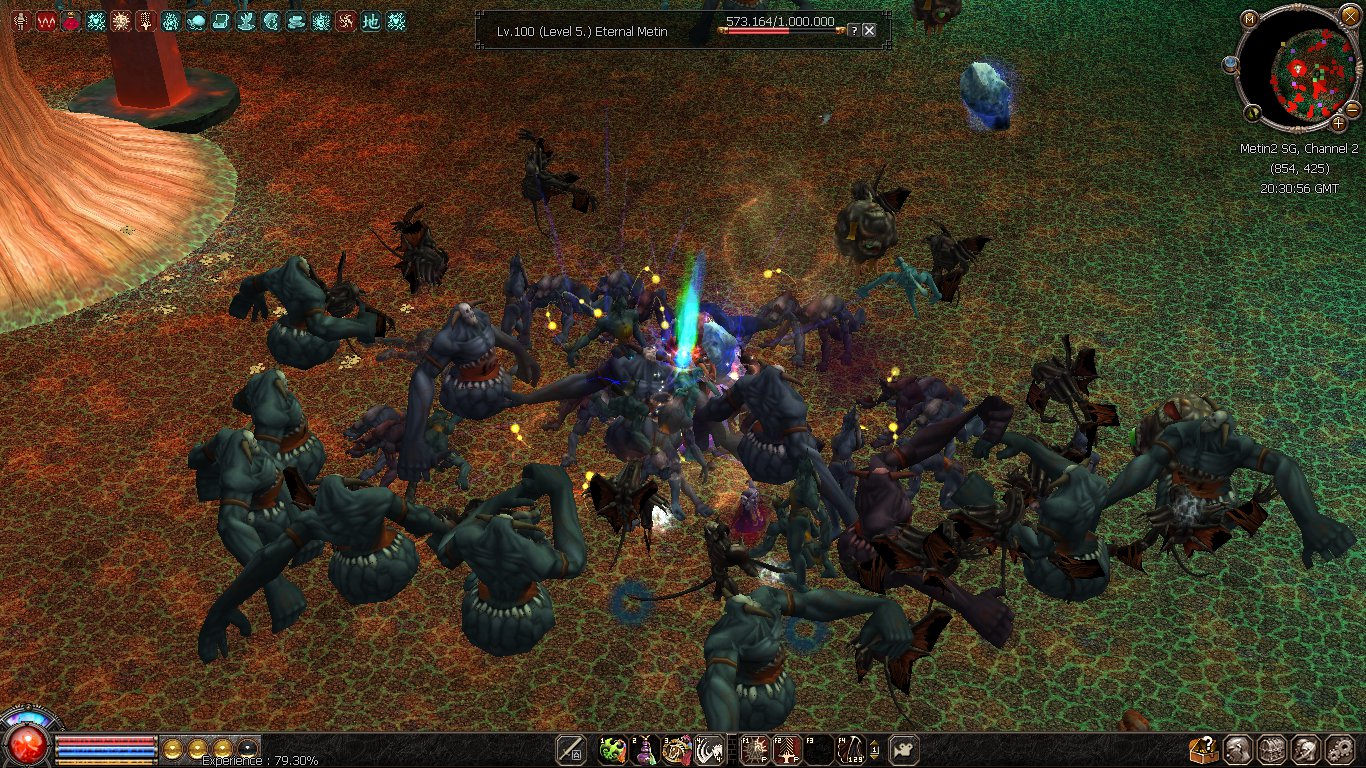Select the red potion buff icon
Image resolution: width=1366 pixels, height=768 pixels.
pos(70,21)
